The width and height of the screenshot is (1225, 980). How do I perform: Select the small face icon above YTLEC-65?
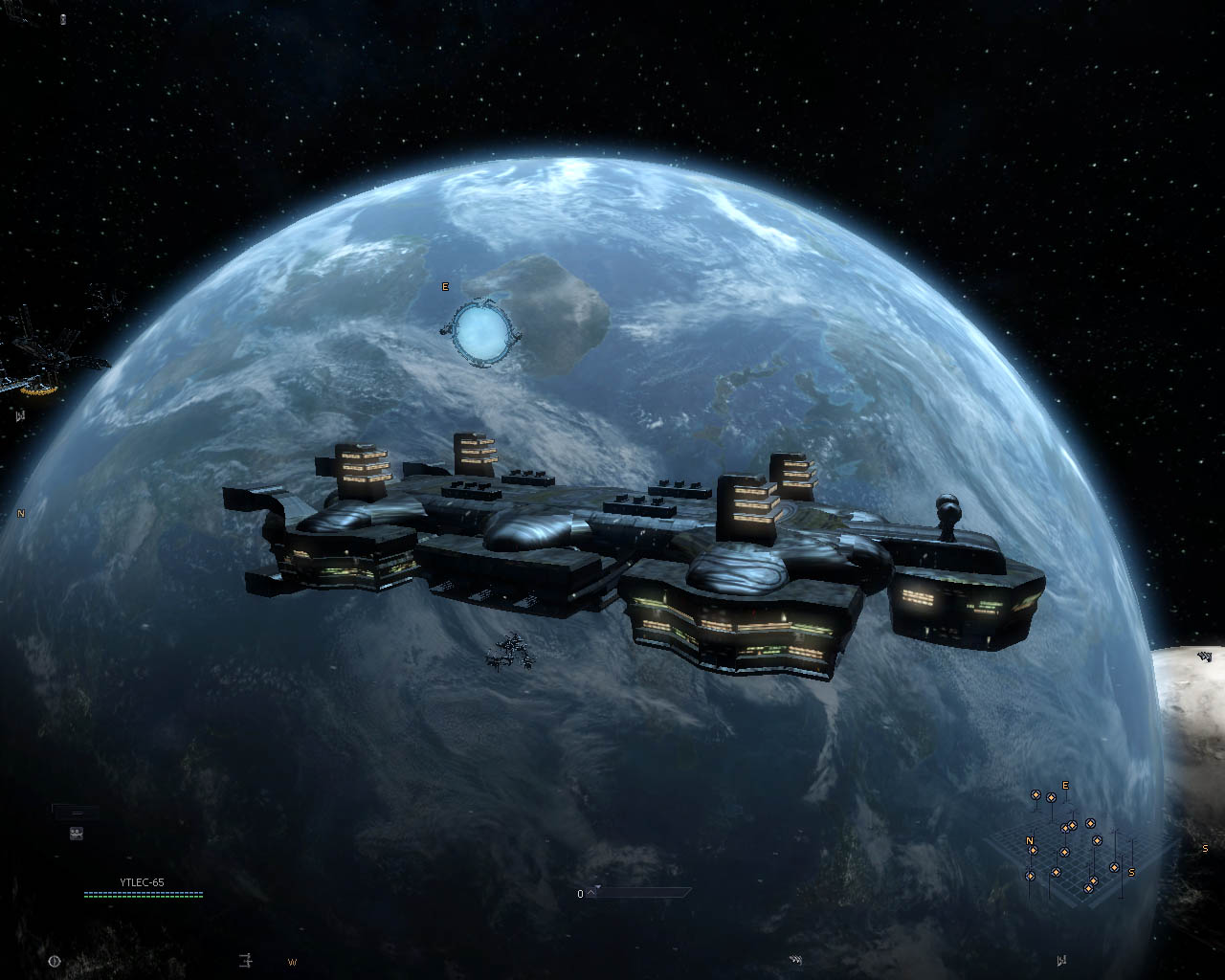point(77,834)
